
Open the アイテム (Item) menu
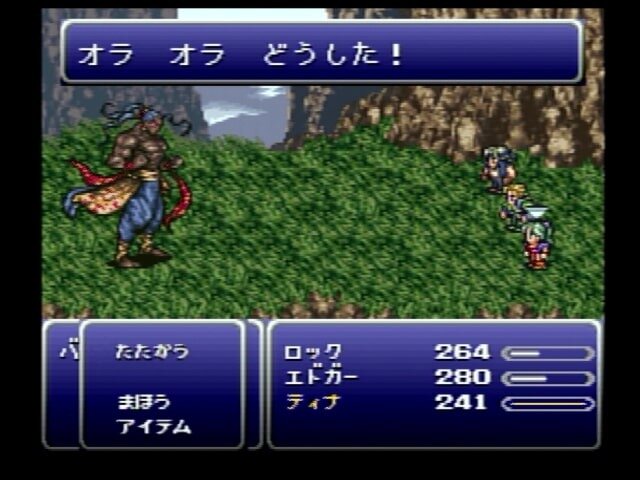point(153,426)
